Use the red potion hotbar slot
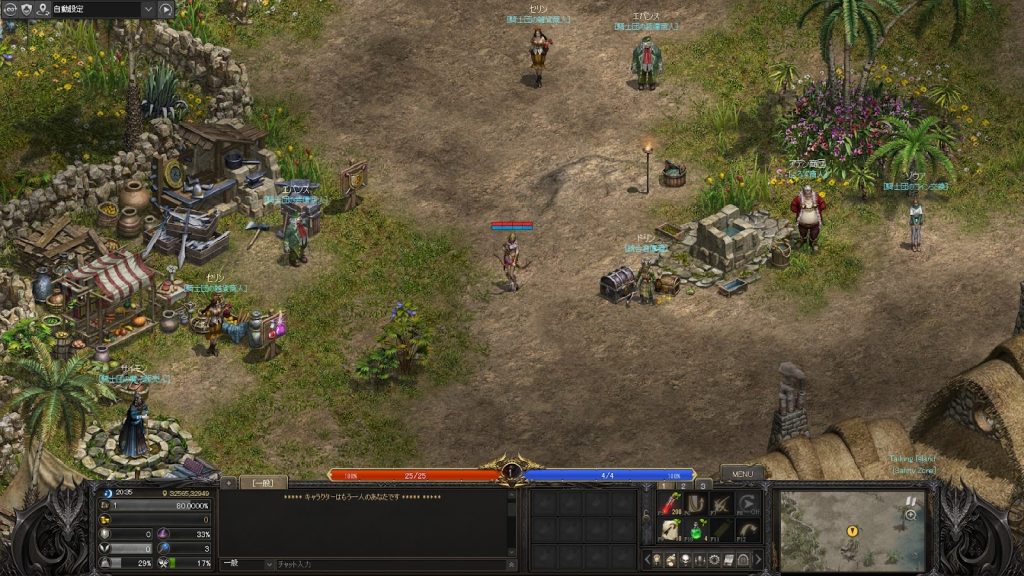 pyautogui.click(x=669, y=504)
